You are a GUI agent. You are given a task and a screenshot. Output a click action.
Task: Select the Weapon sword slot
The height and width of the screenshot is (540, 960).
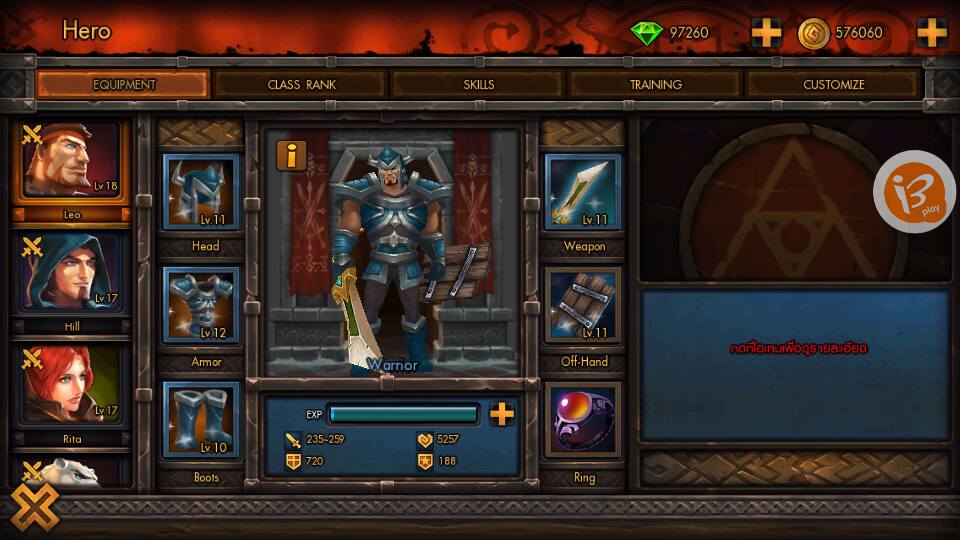583,193
